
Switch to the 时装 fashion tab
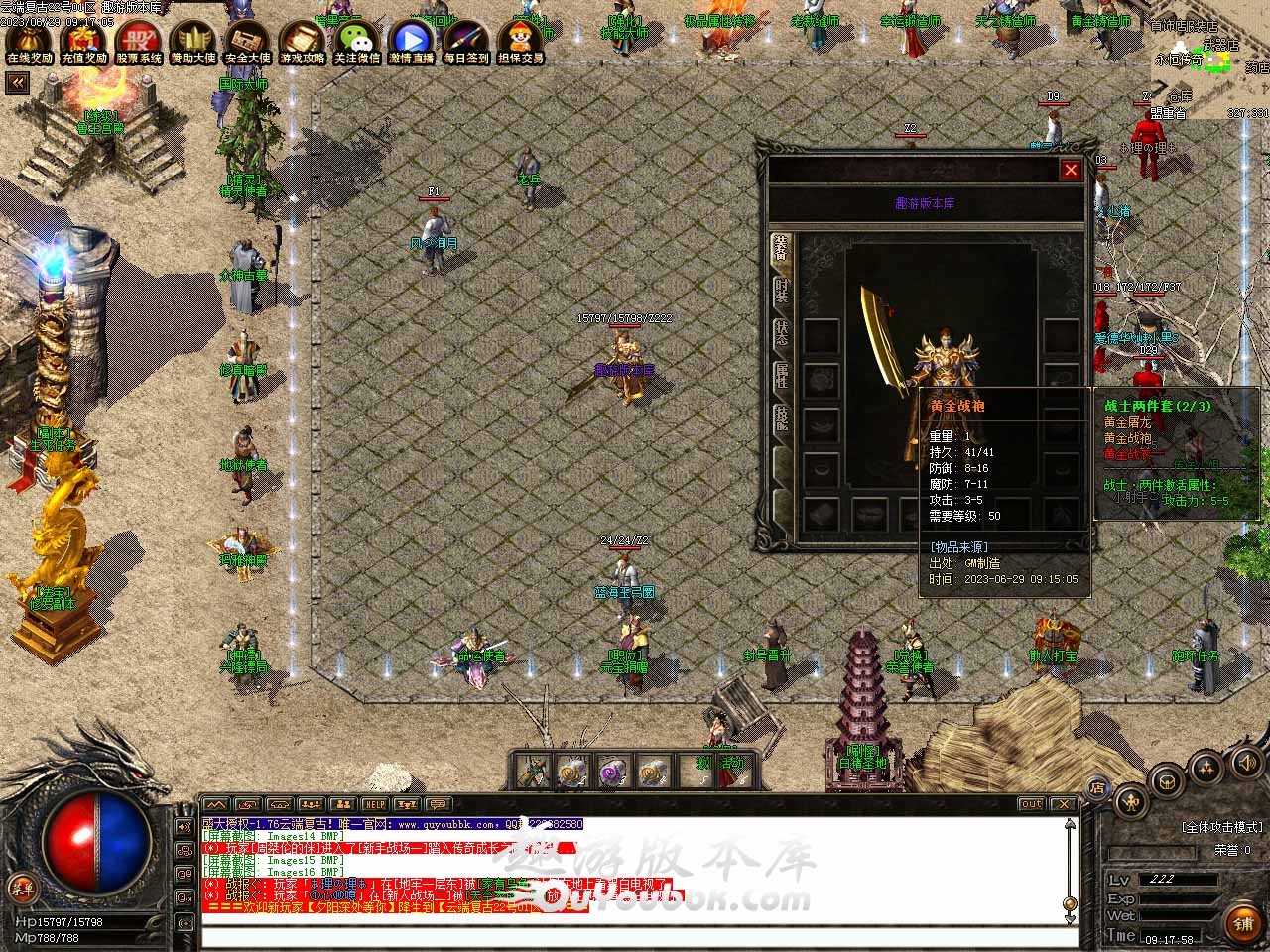click(782, 291)
